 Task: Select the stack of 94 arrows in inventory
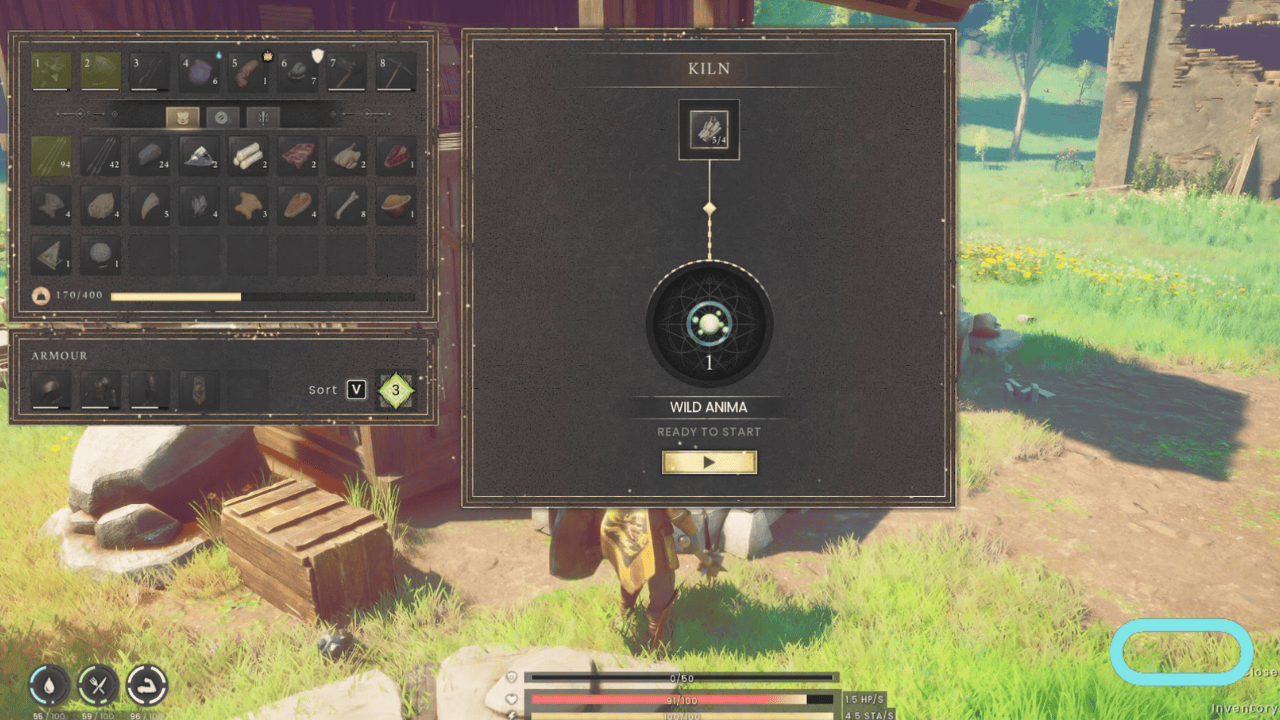[x=50, y=157]
